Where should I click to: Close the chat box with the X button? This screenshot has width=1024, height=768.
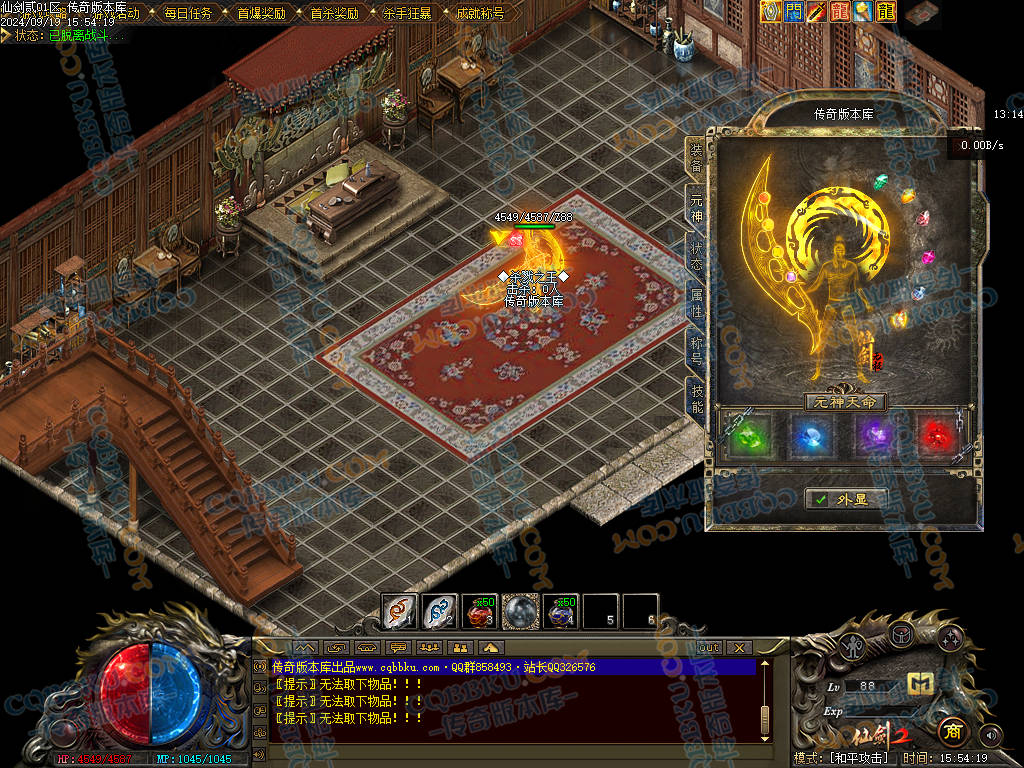[739, 648]
